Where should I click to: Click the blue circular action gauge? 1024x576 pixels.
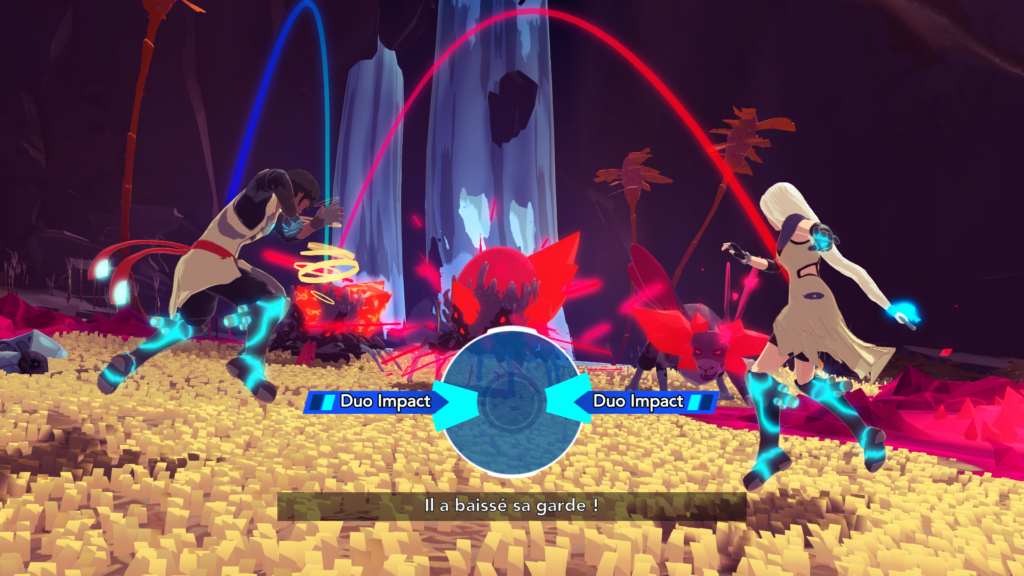coord(505,401)
